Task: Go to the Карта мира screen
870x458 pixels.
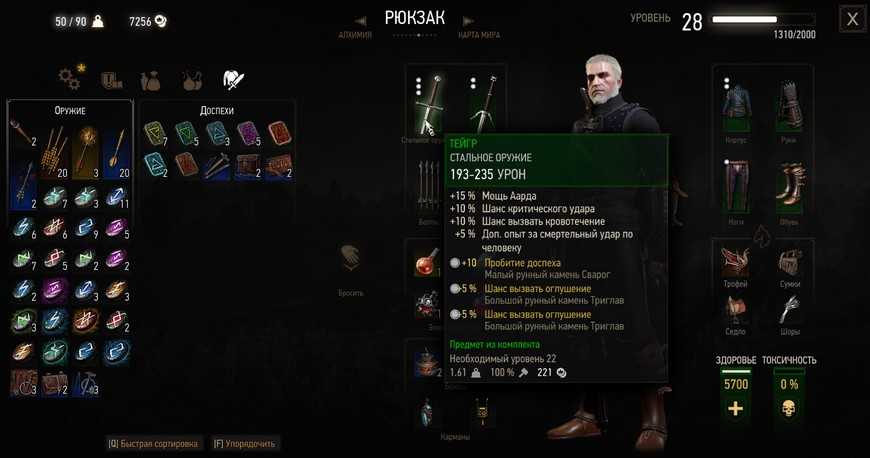Action: pos(478,36)
